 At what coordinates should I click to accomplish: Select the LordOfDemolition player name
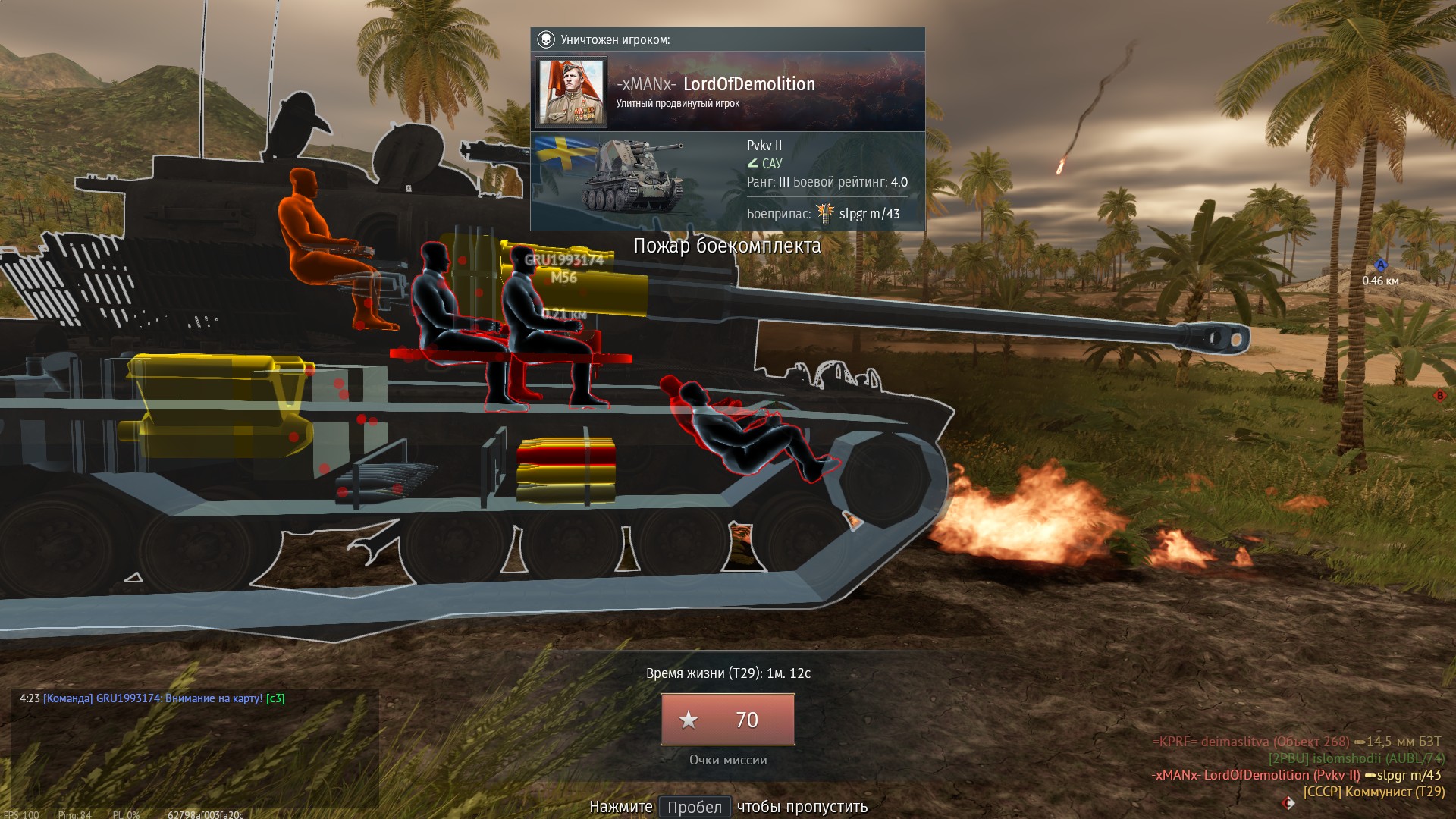pyautogui.click(x=748, y=84)
